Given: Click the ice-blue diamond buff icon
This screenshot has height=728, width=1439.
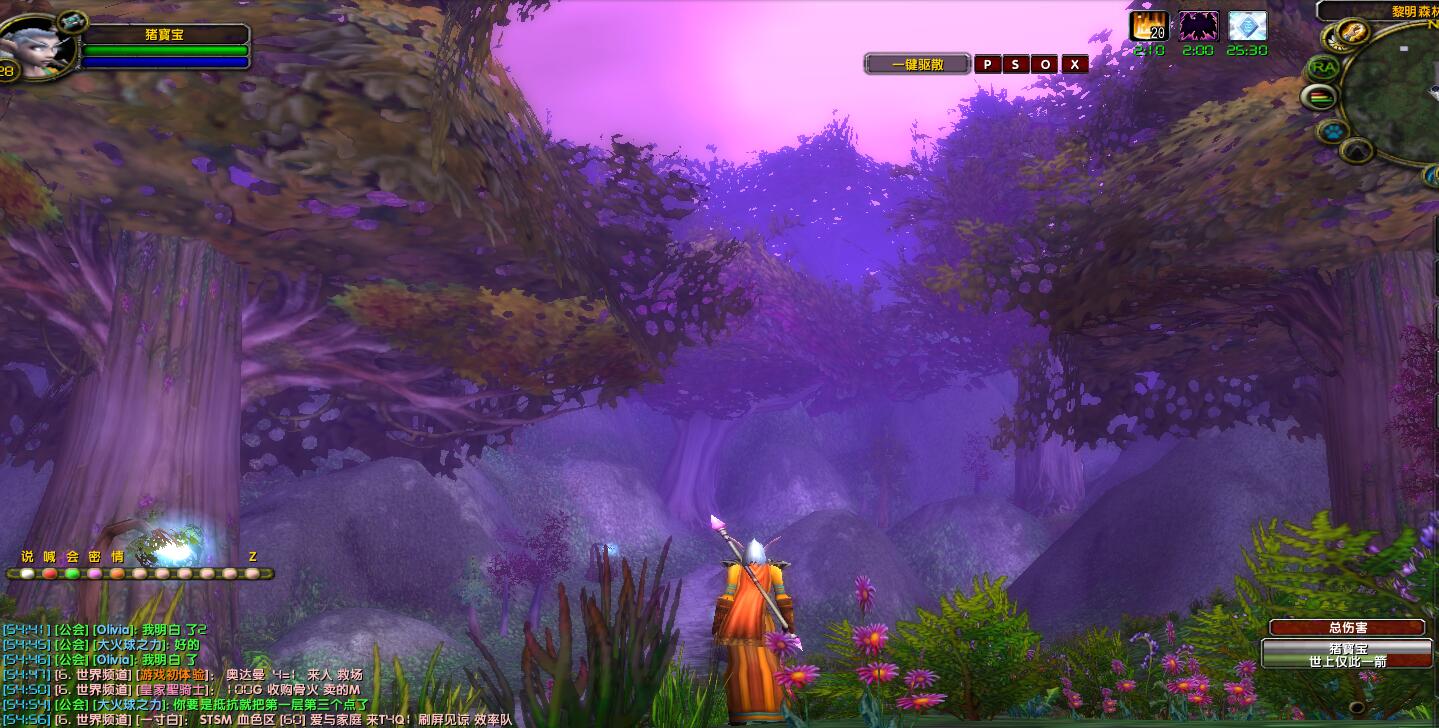Looking at the screenshot, I should pos(1247,26).
